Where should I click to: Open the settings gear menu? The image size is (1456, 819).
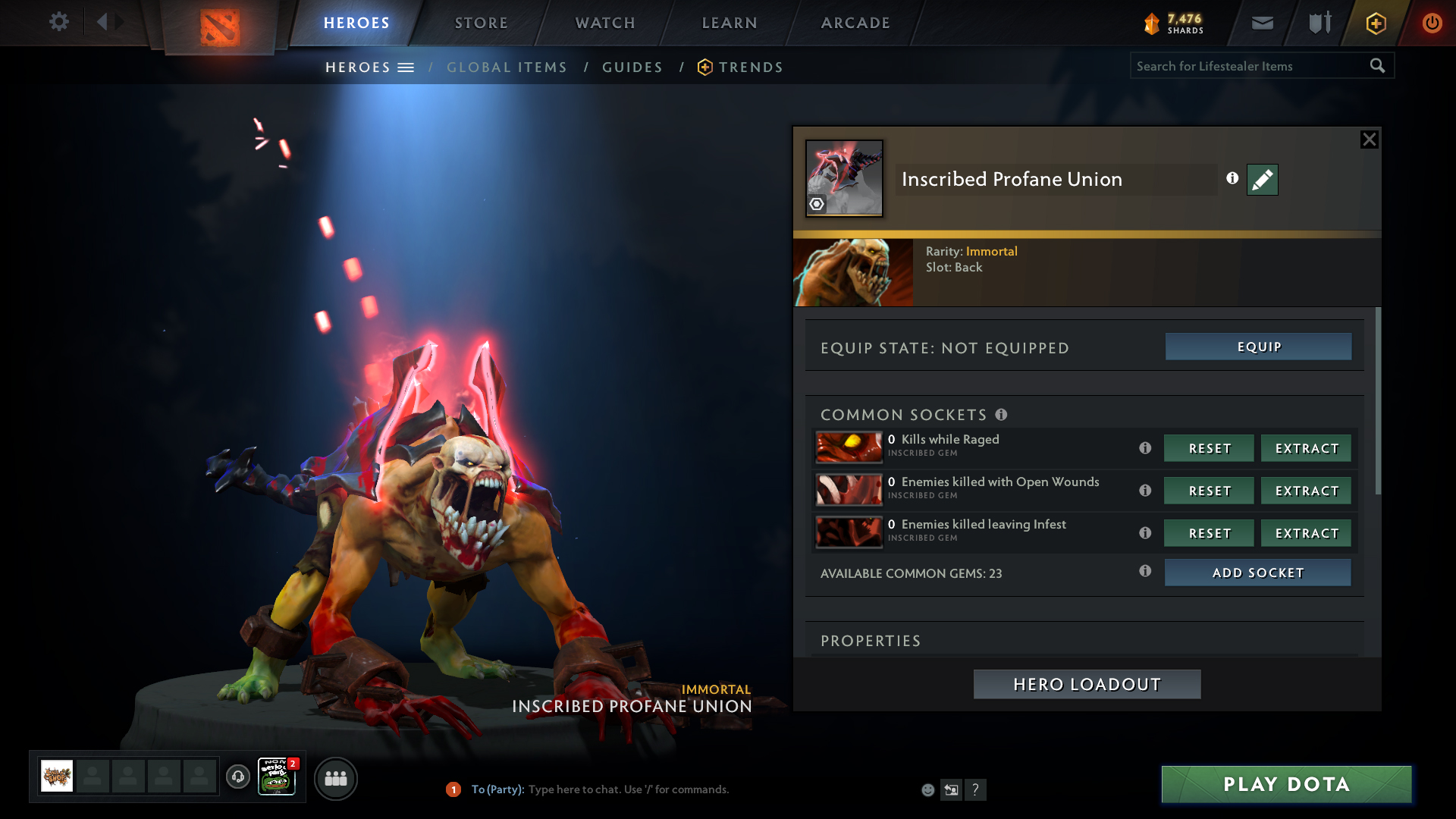pyautogui.click(x=59, y=22)
